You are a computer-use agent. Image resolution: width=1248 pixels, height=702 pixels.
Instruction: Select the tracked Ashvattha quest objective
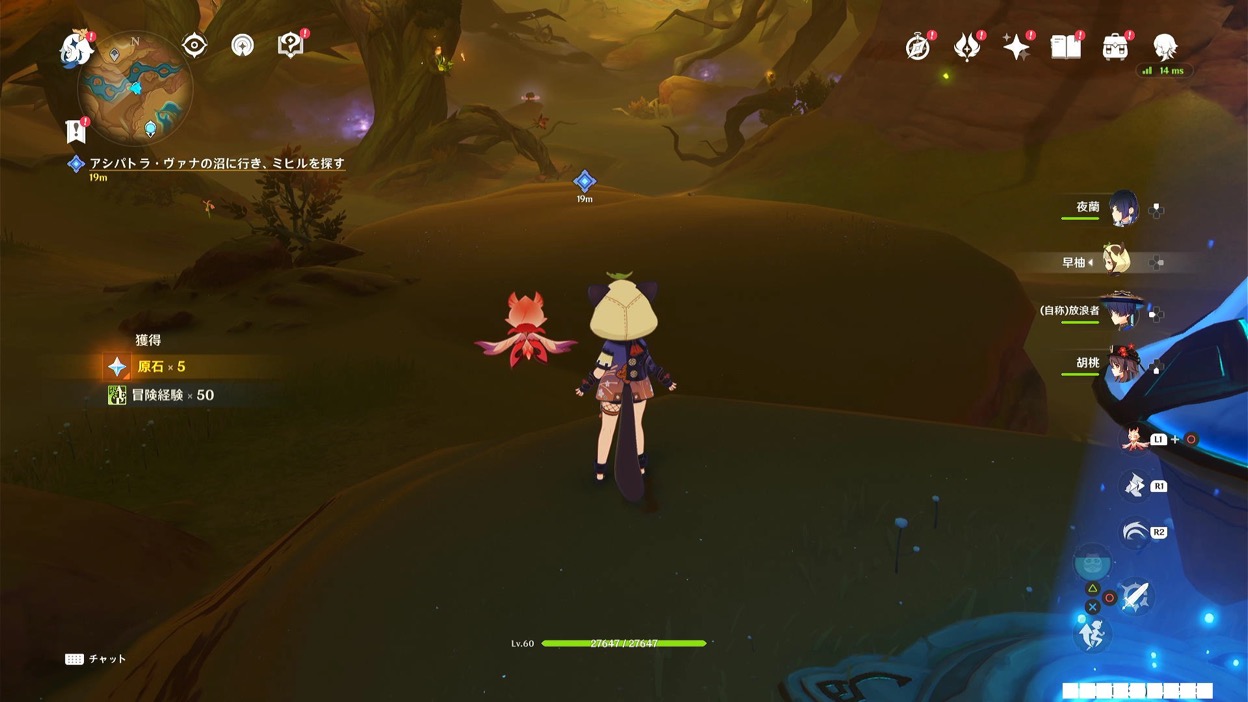click(216, 163)
